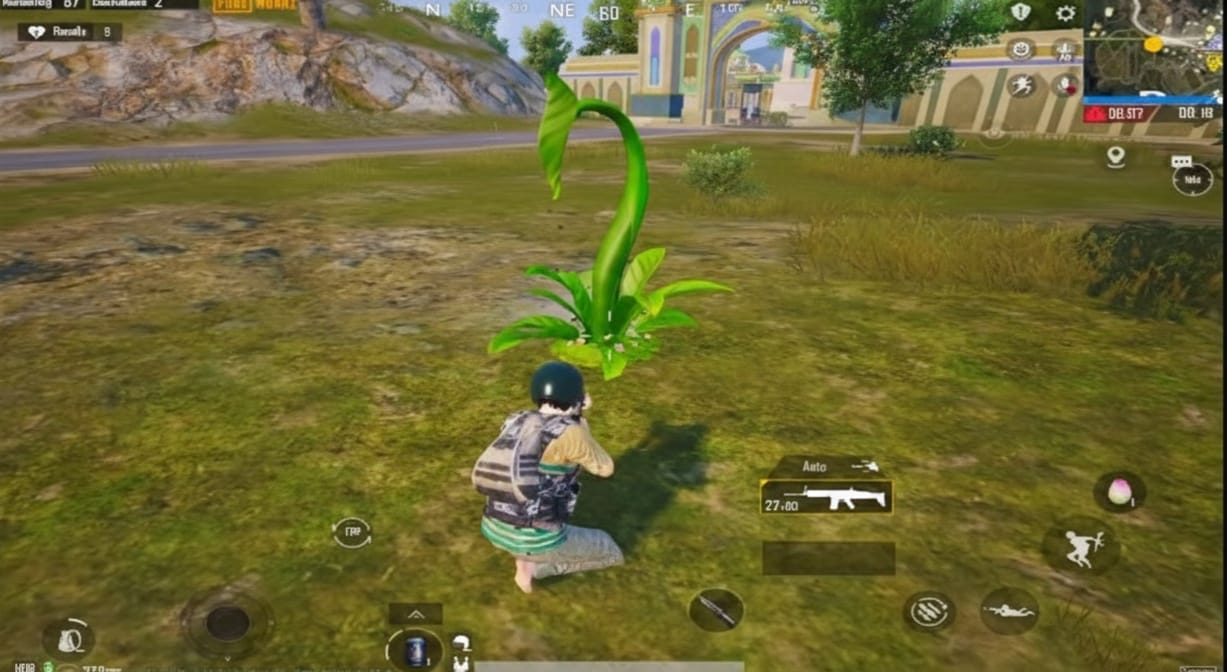Tap the virtual movement joystick
1227x672 pixels.
tap(228, 623)
